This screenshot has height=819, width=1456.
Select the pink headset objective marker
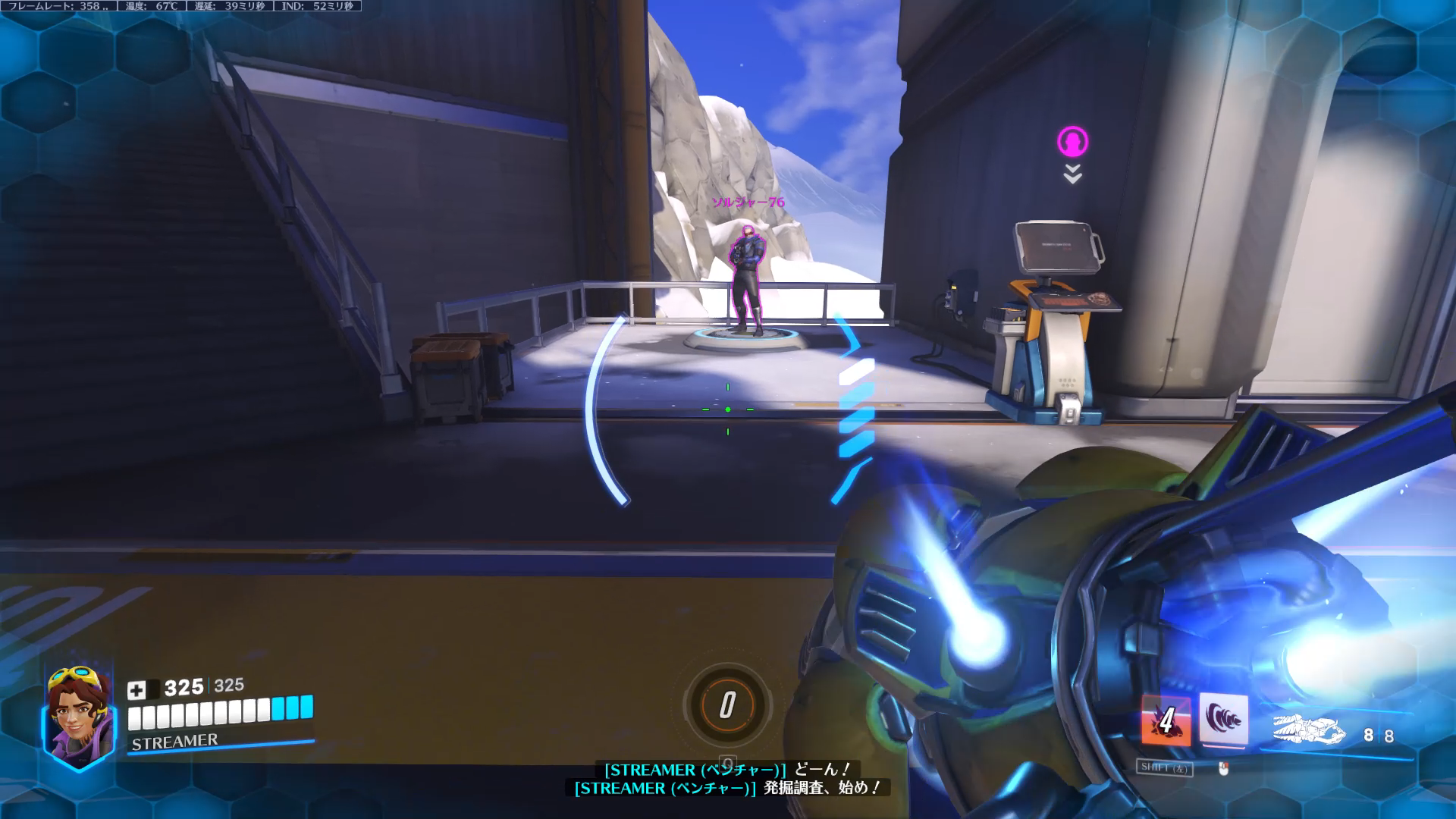point(1072,141)
